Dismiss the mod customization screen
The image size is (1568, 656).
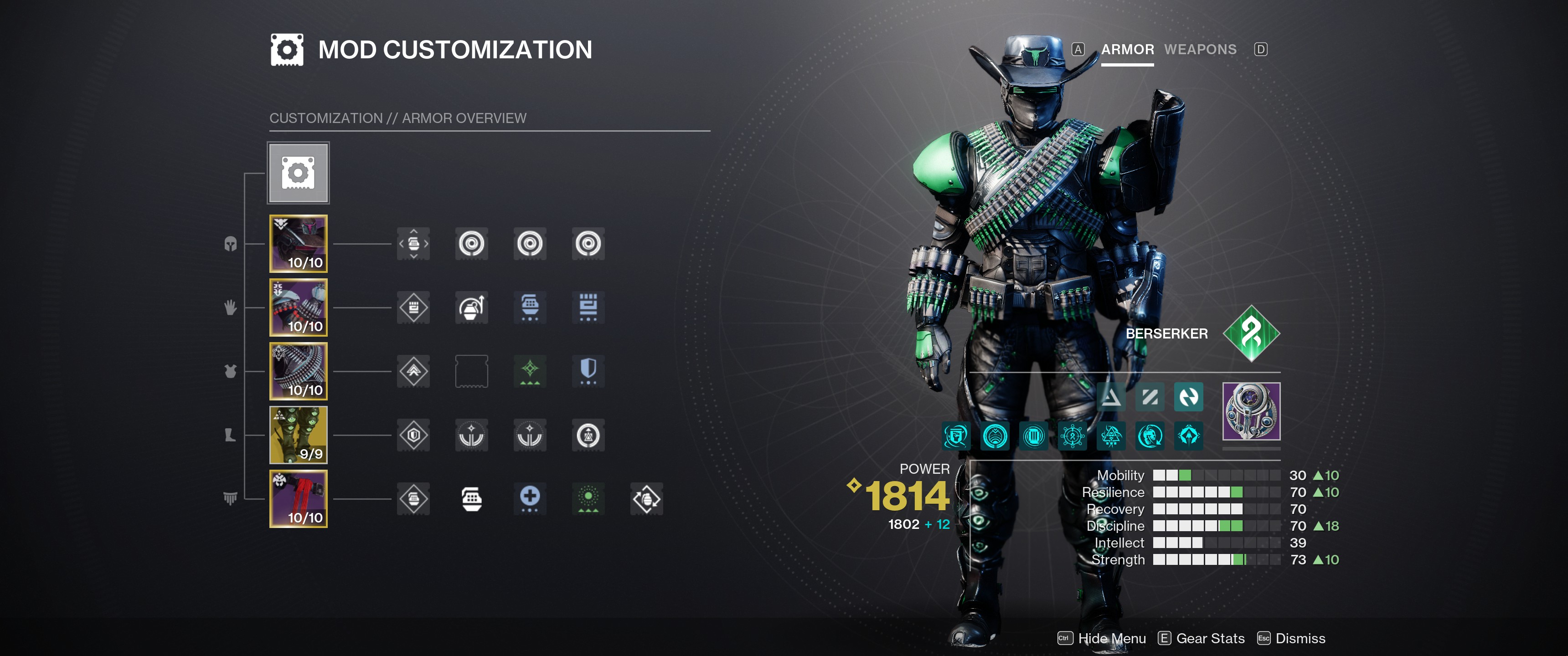tap(1300, 638)
